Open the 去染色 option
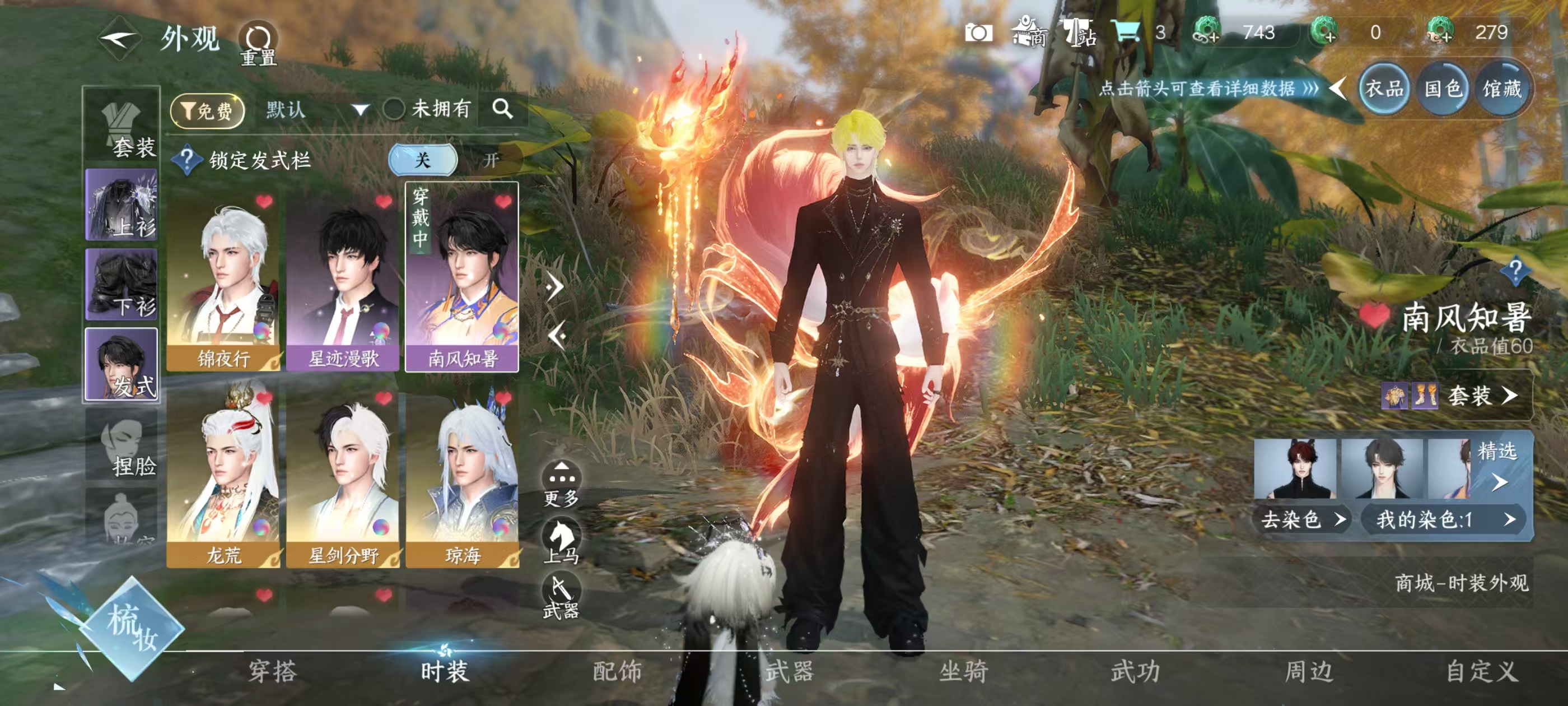 (1301, 519)
